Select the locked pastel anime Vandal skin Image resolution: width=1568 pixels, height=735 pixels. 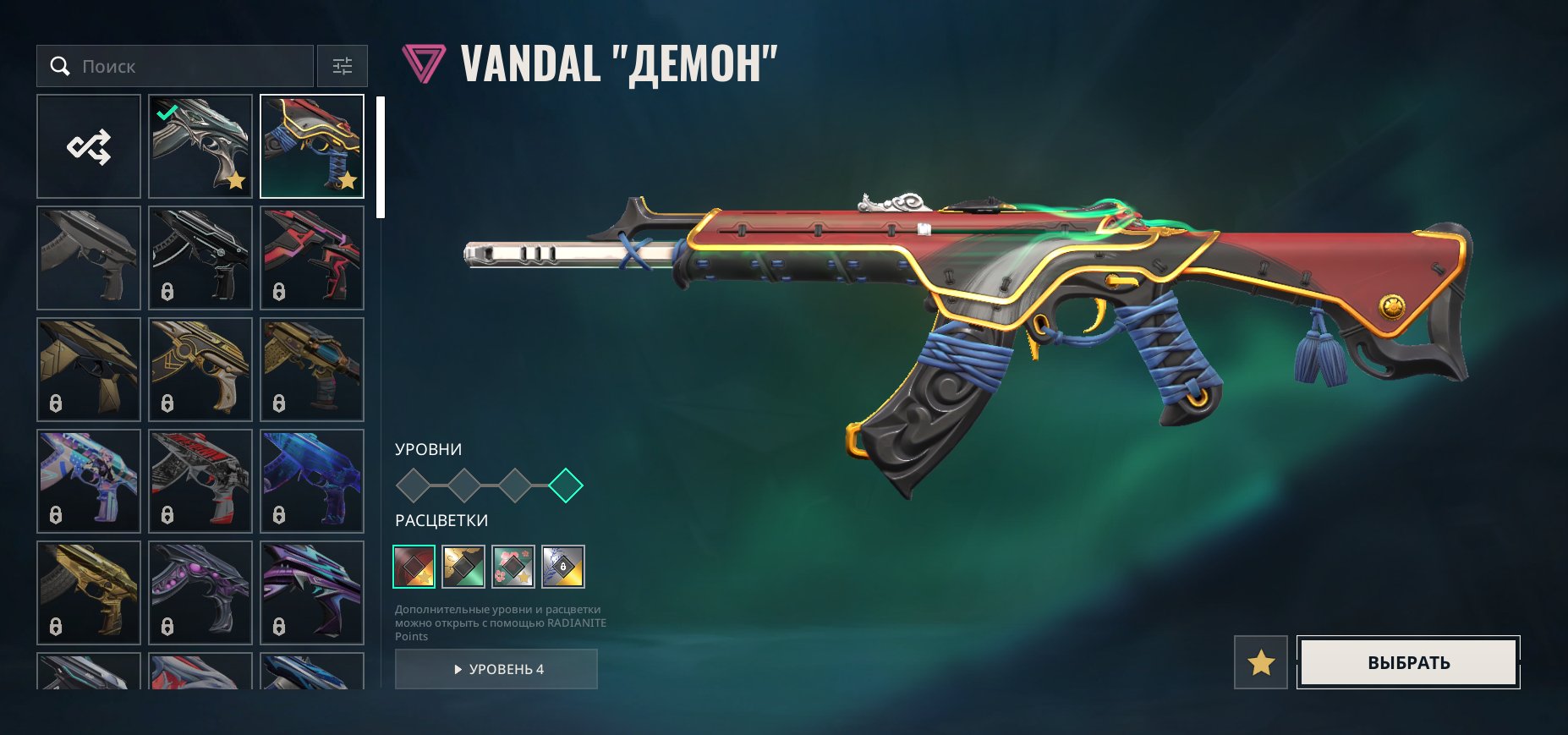pyautogui.click(x=89, y=481)
